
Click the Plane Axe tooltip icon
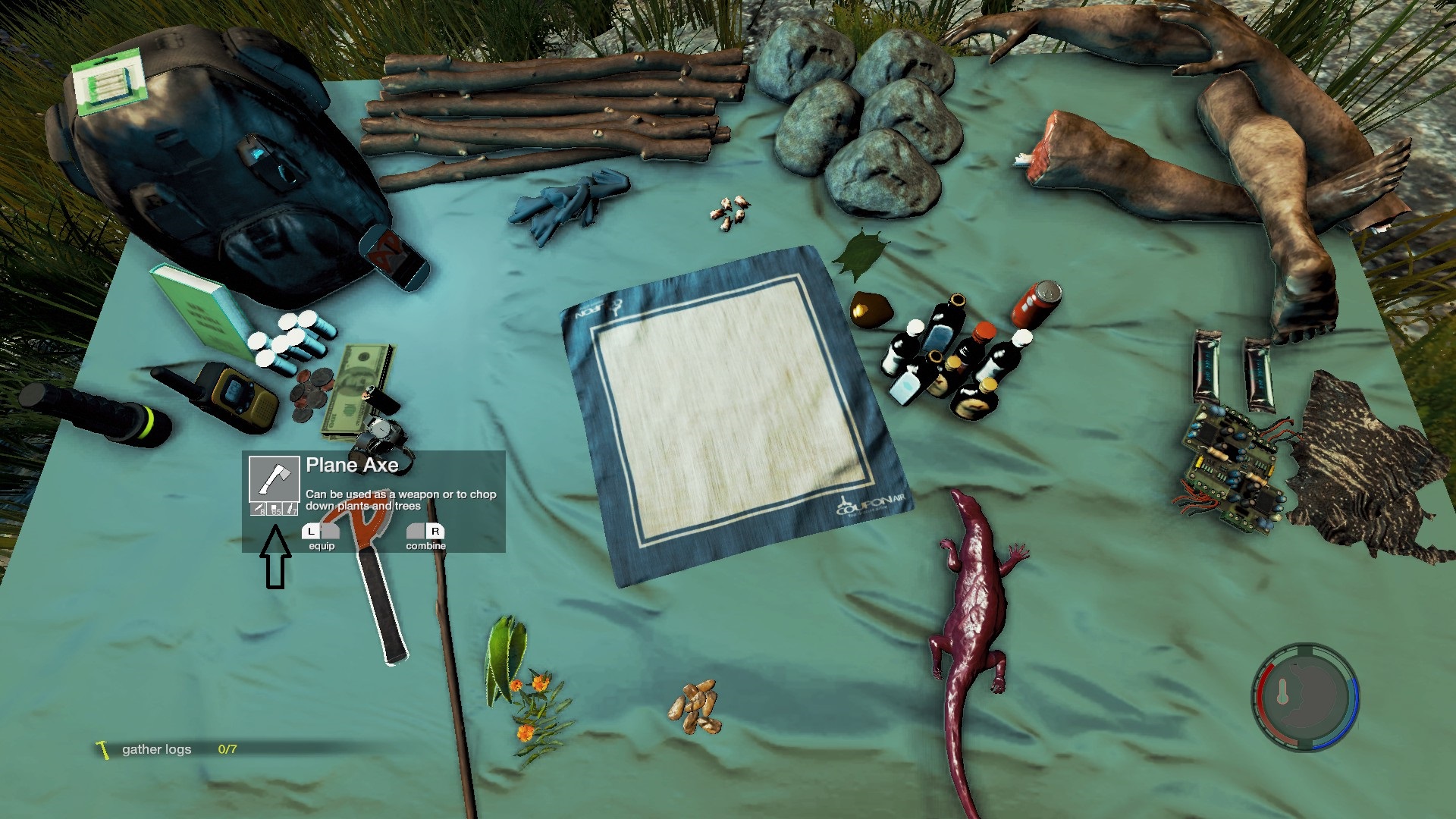(274, 479)
